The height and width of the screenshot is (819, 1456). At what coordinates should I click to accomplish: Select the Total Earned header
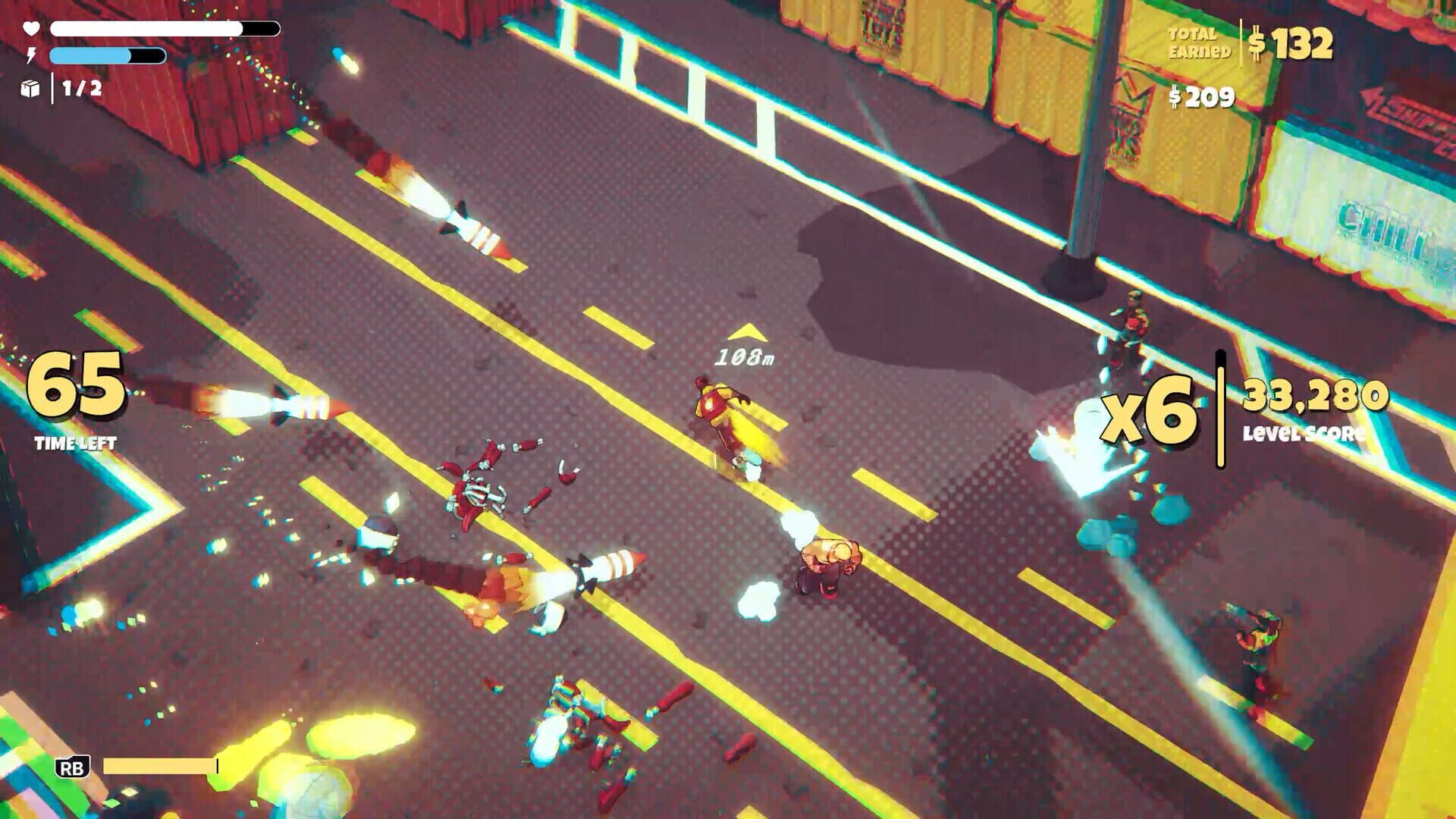(x=1198, y=42)
